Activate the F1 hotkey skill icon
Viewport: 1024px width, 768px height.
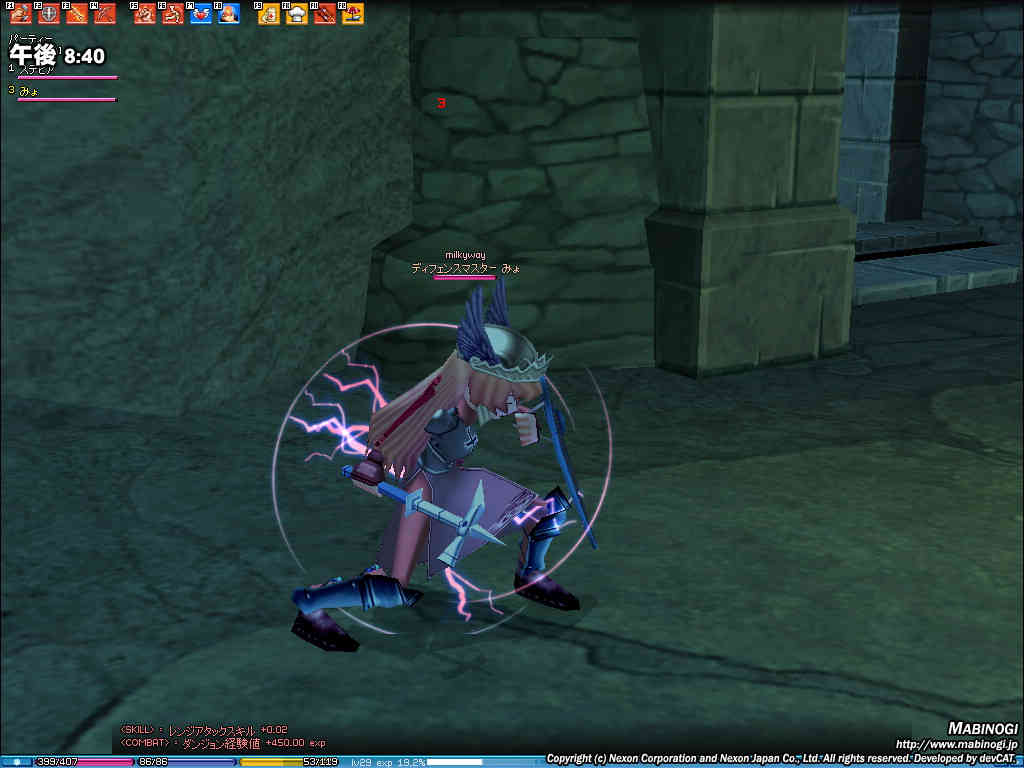(x=21, y=15)
